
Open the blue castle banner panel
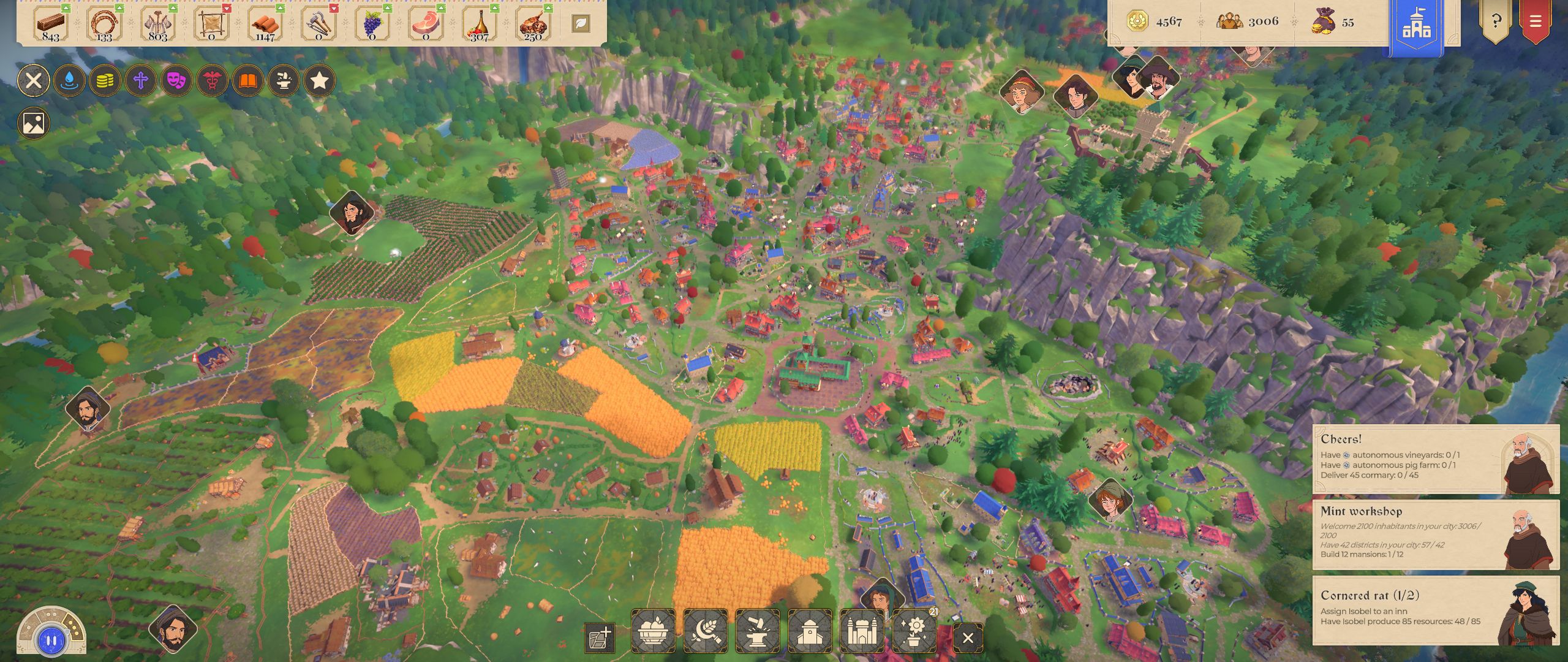point(1416,26)
